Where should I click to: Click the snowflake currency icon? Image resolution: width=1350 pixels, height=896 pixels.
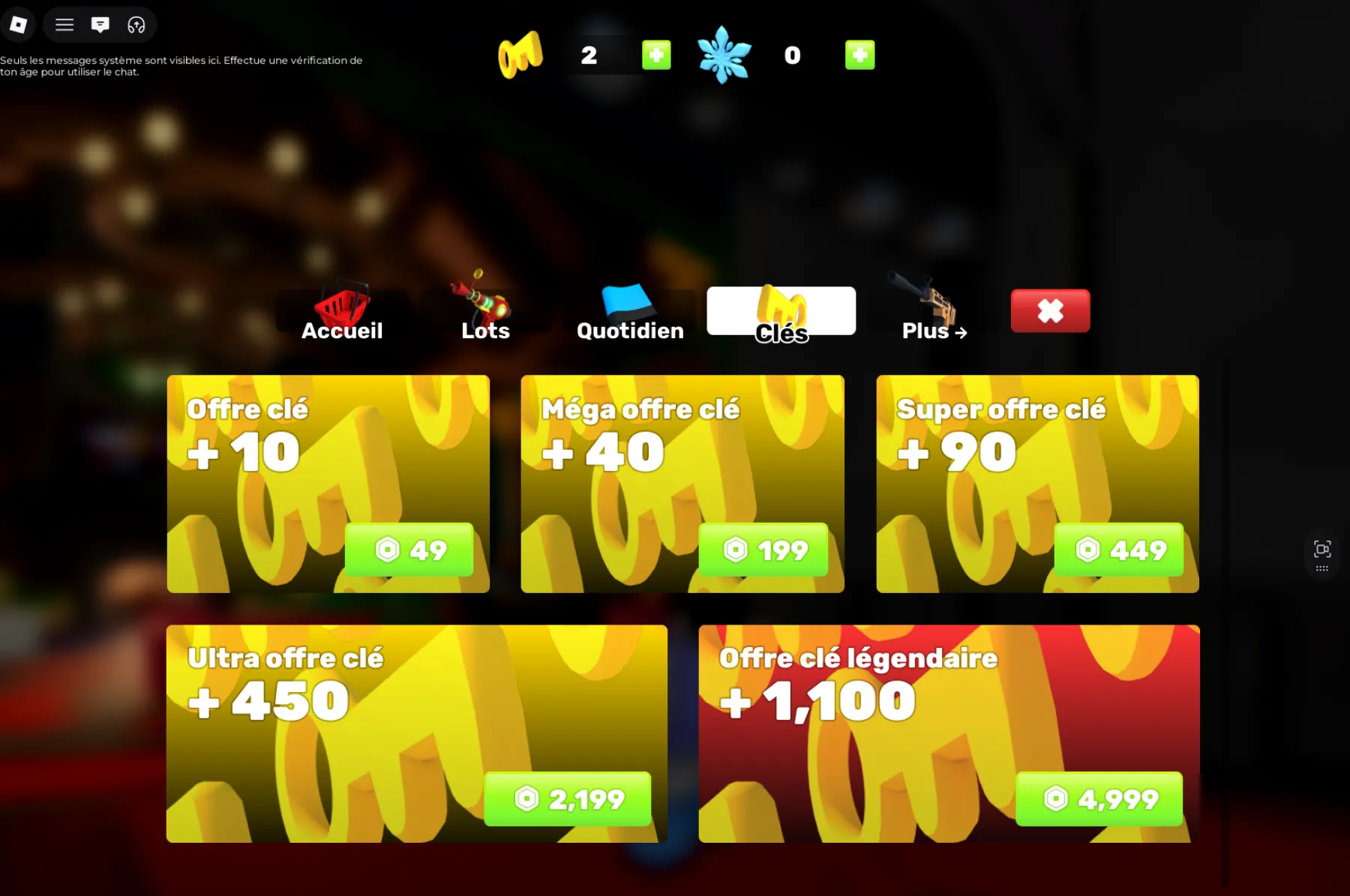(724, 54)
